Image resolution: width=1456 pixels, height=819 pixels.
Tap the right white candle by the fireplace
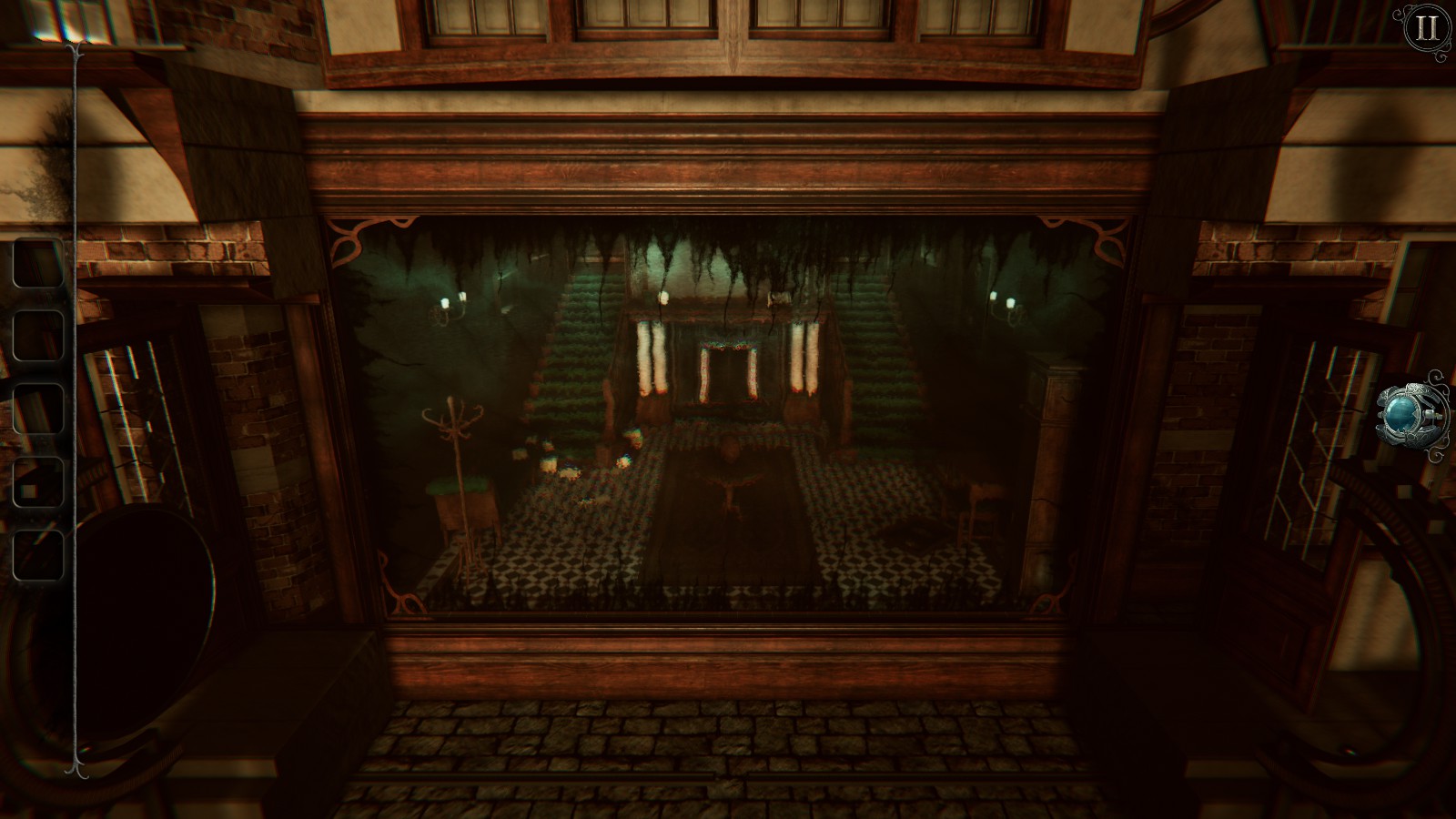coord(802,364)
